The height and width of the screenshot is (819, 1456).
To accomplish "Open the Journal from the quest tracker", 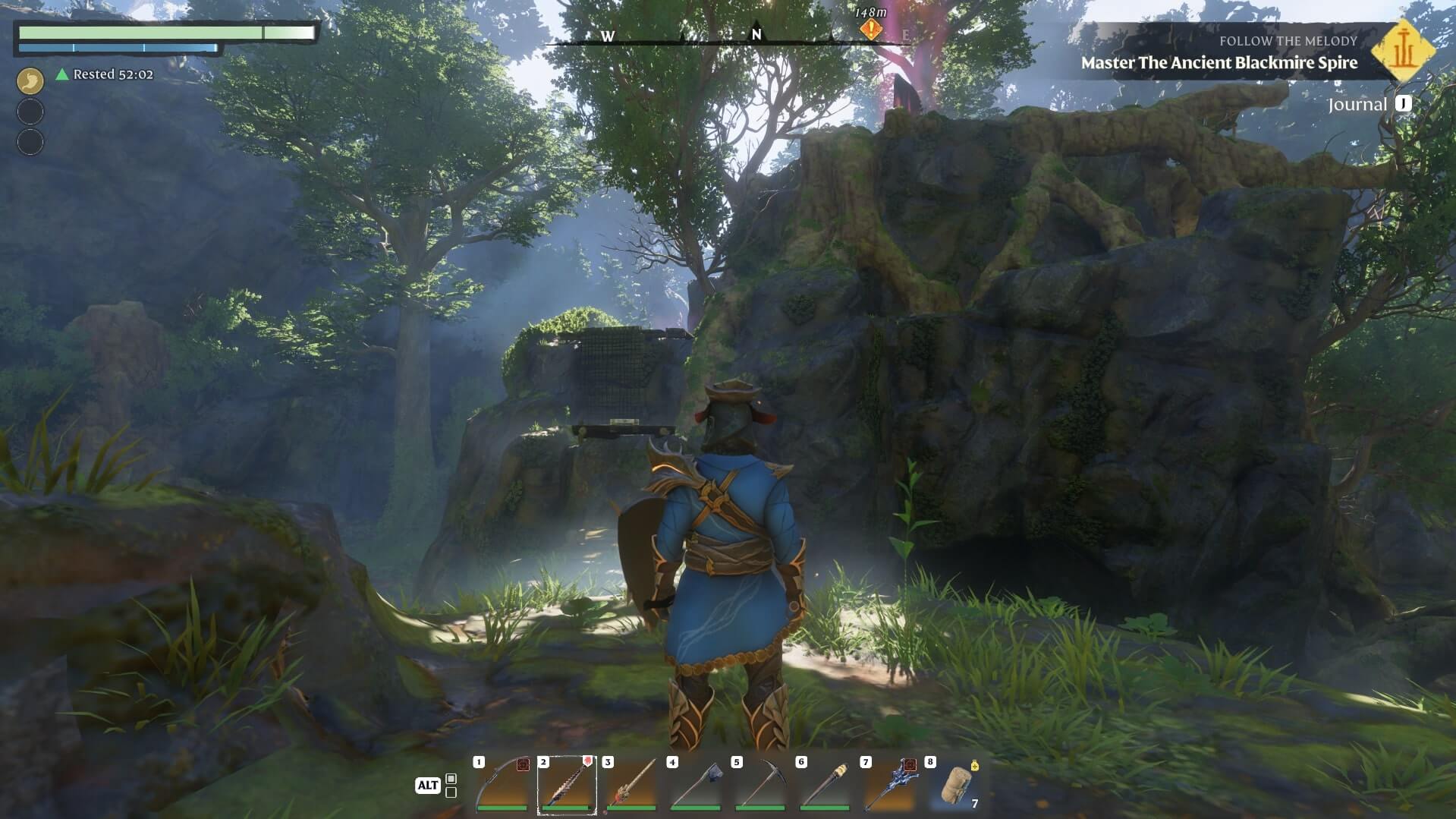I will coord(1369,105).
